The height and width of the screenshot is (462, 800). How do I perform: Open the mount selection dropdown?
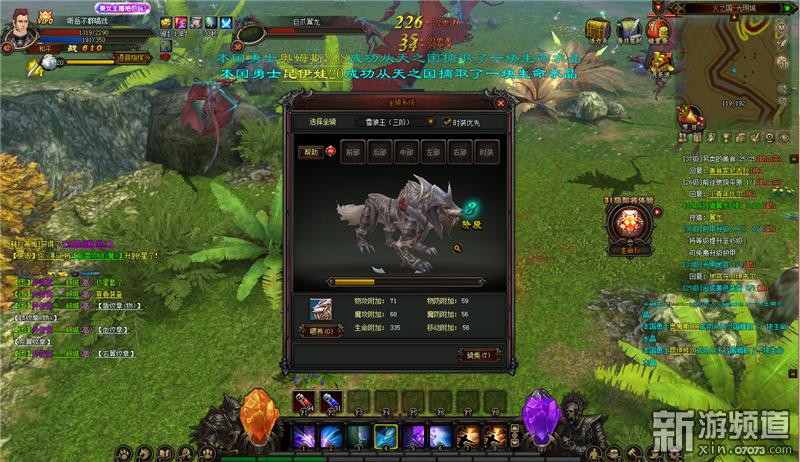434,122
